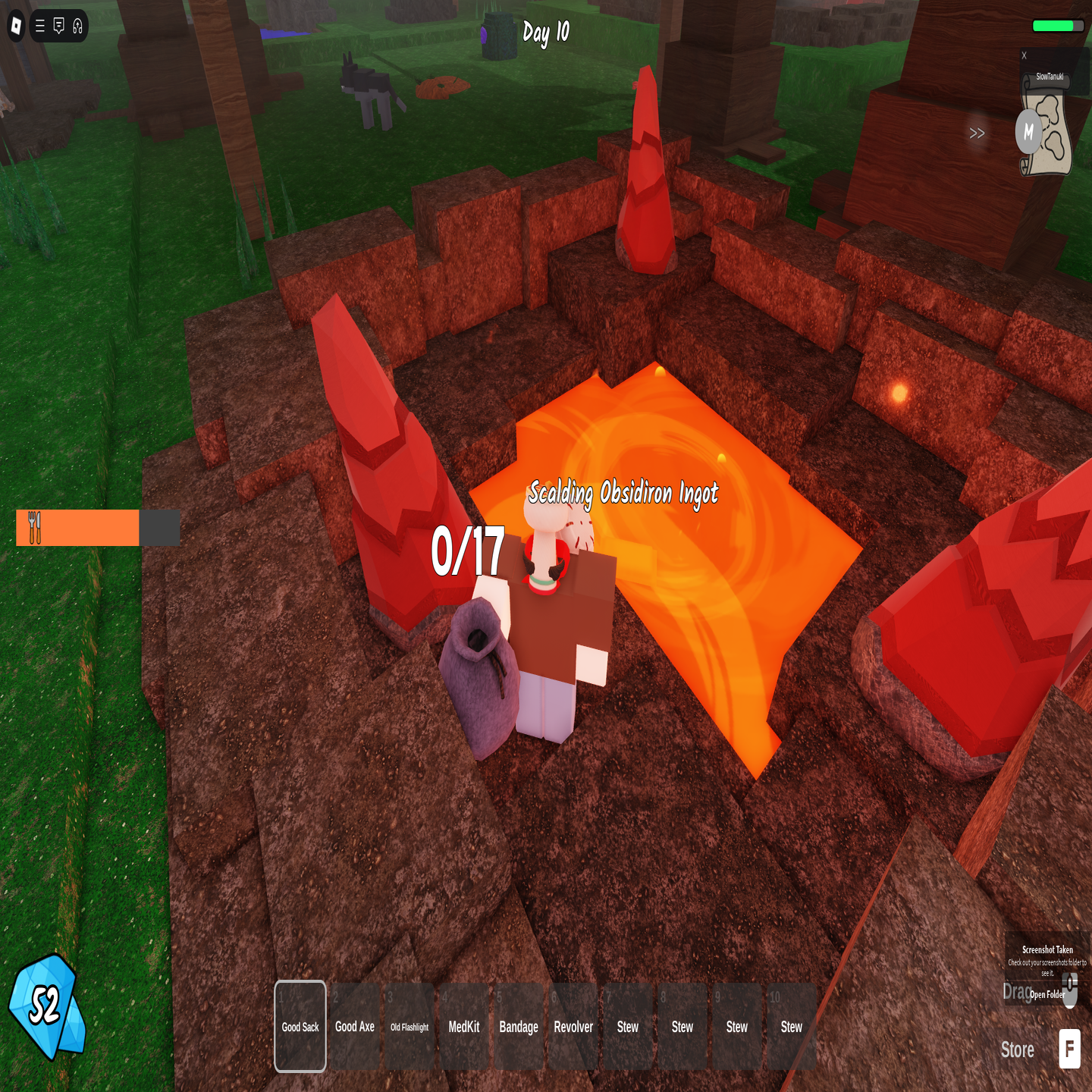Open Folder from the screenshot notification
The image size is (1092, 1092).
[1047, 994]
